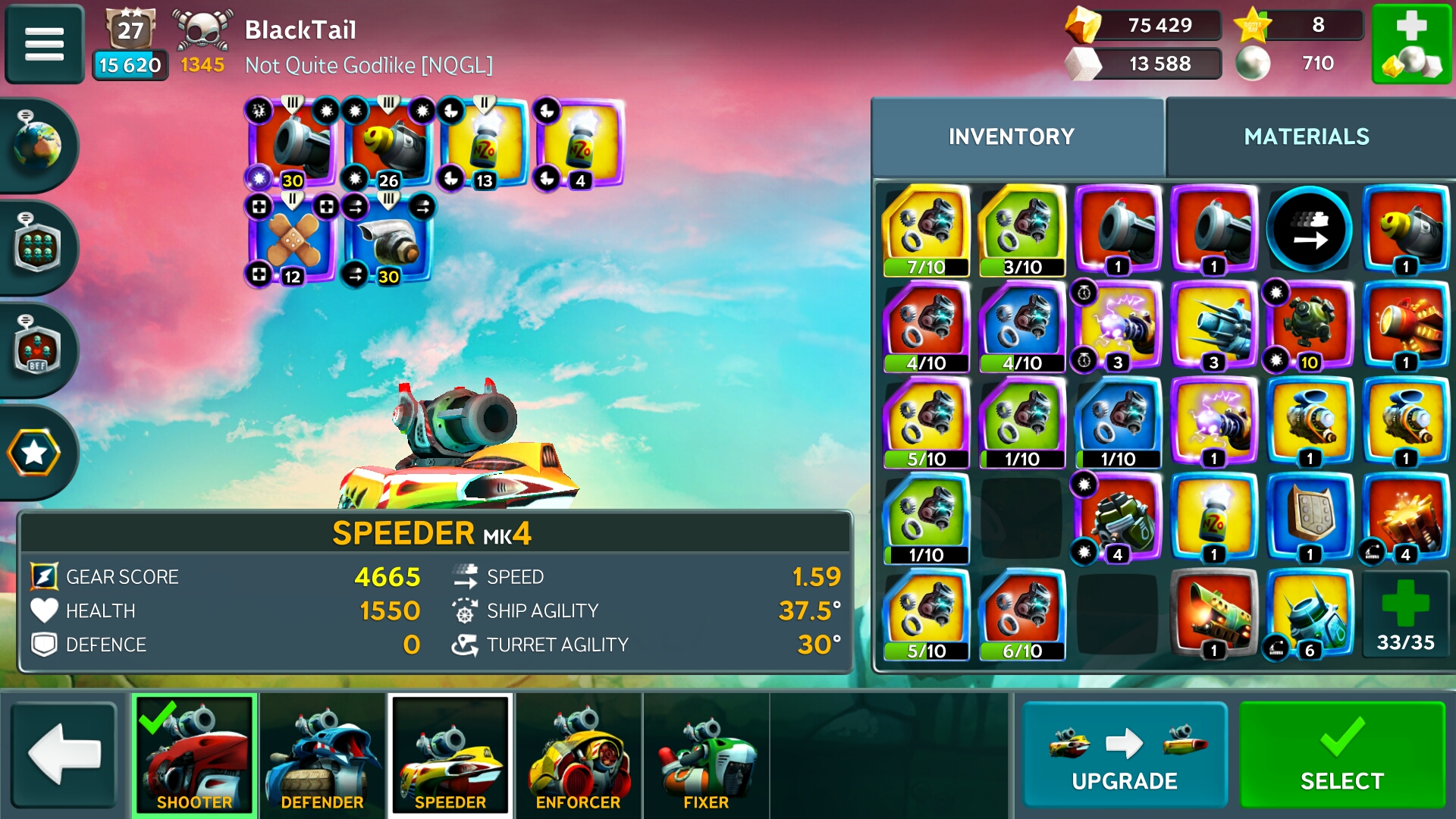Tap the speed arrow item in inventory
1456x819 pixels.
1309,230
